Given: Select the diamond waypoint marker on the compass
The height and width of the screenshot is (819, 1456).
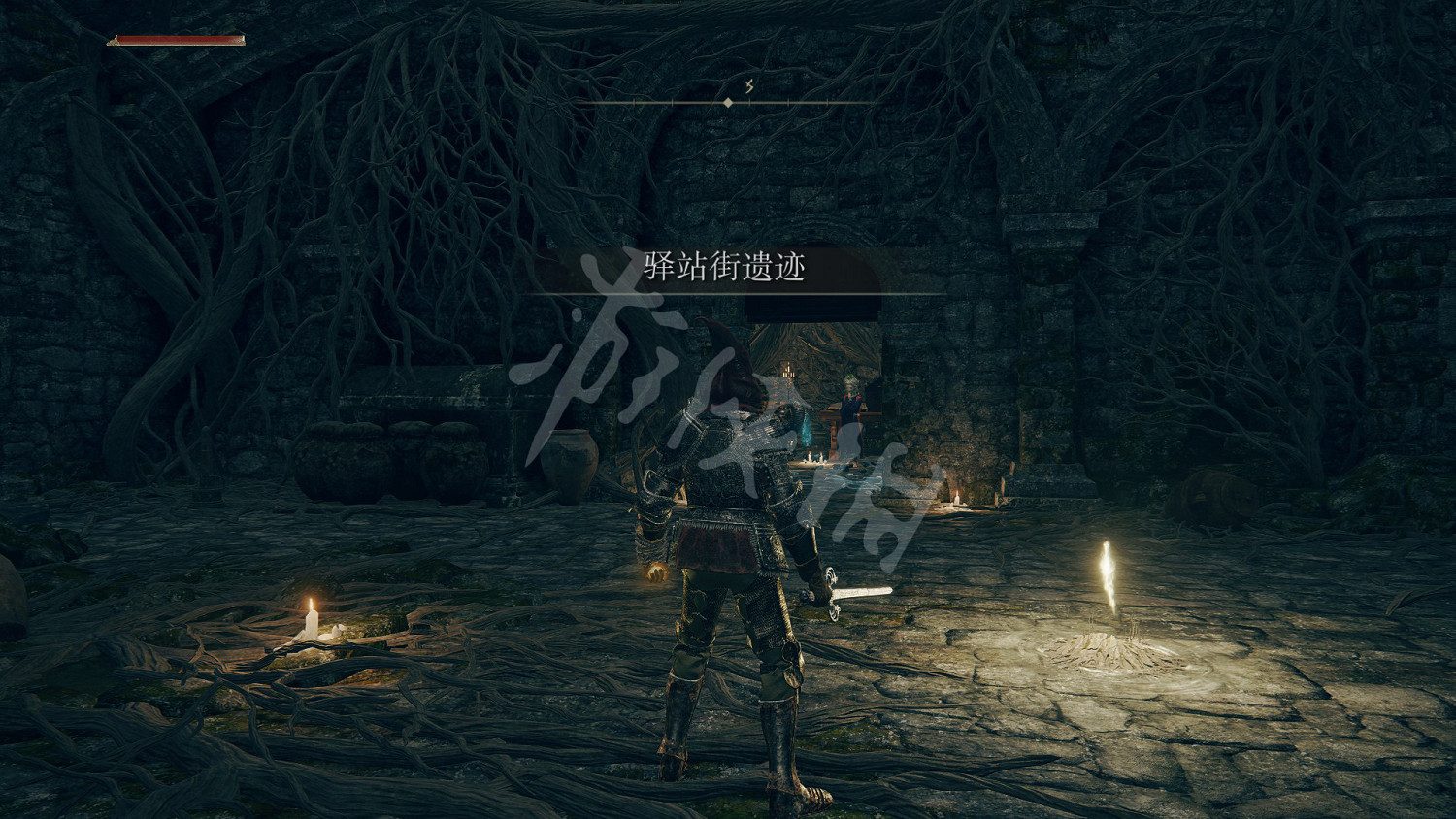Looking at the screenshot, I should point(728,101).
